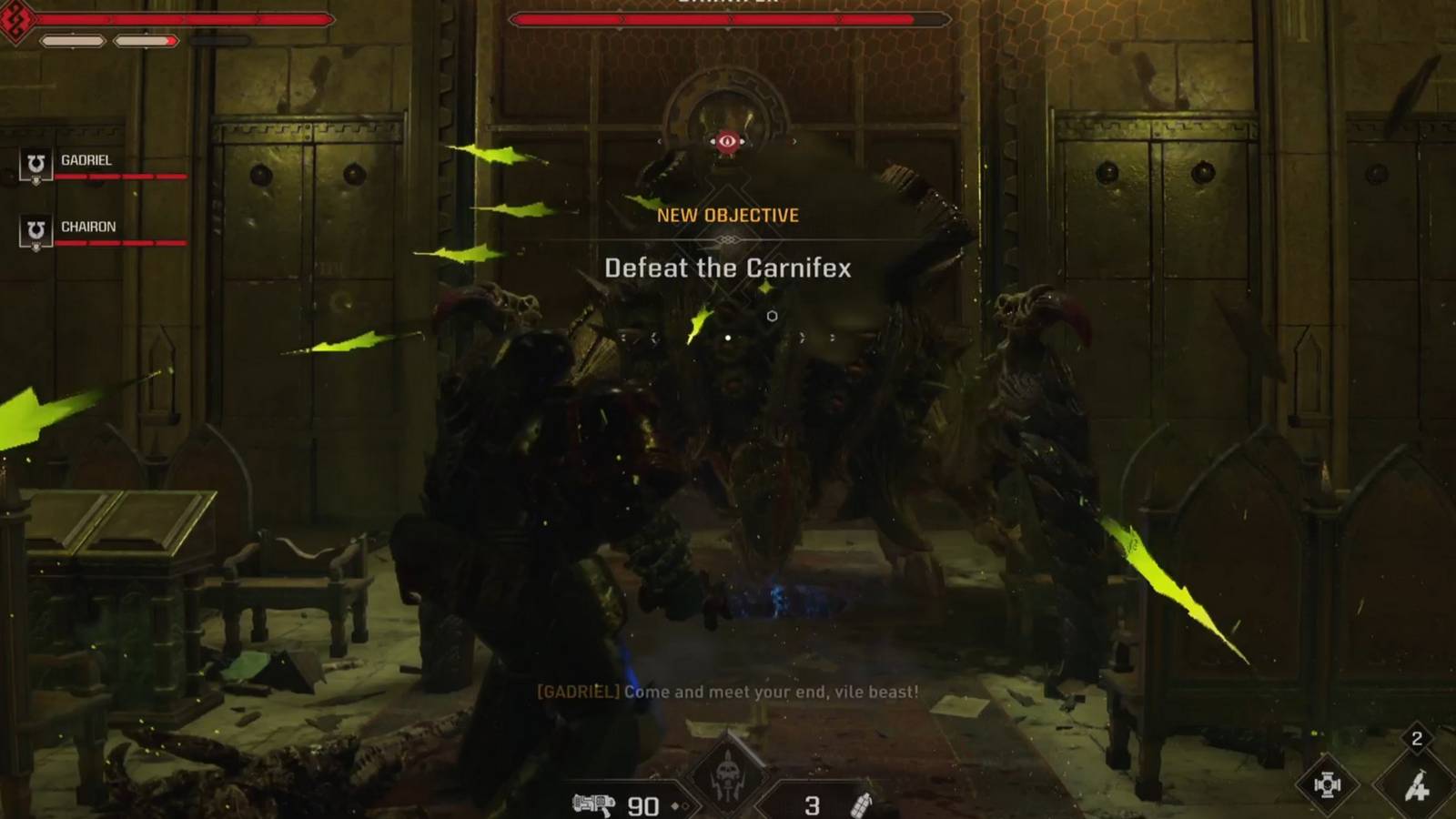Toggle the partially filled armor segment
1456x819 pixels.
click(x=146, y=40)
